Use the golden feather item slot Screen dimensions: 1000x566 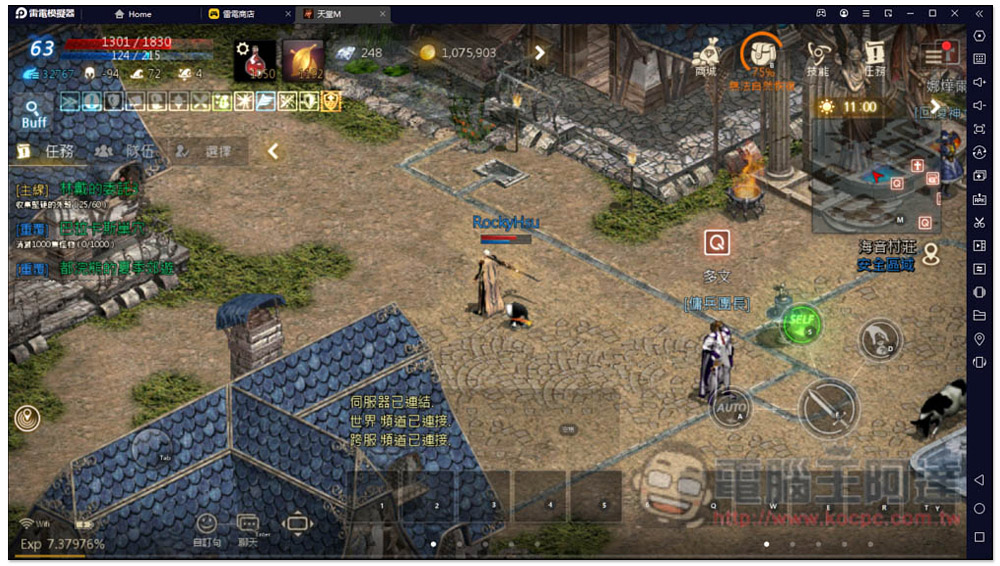(303, 60)
